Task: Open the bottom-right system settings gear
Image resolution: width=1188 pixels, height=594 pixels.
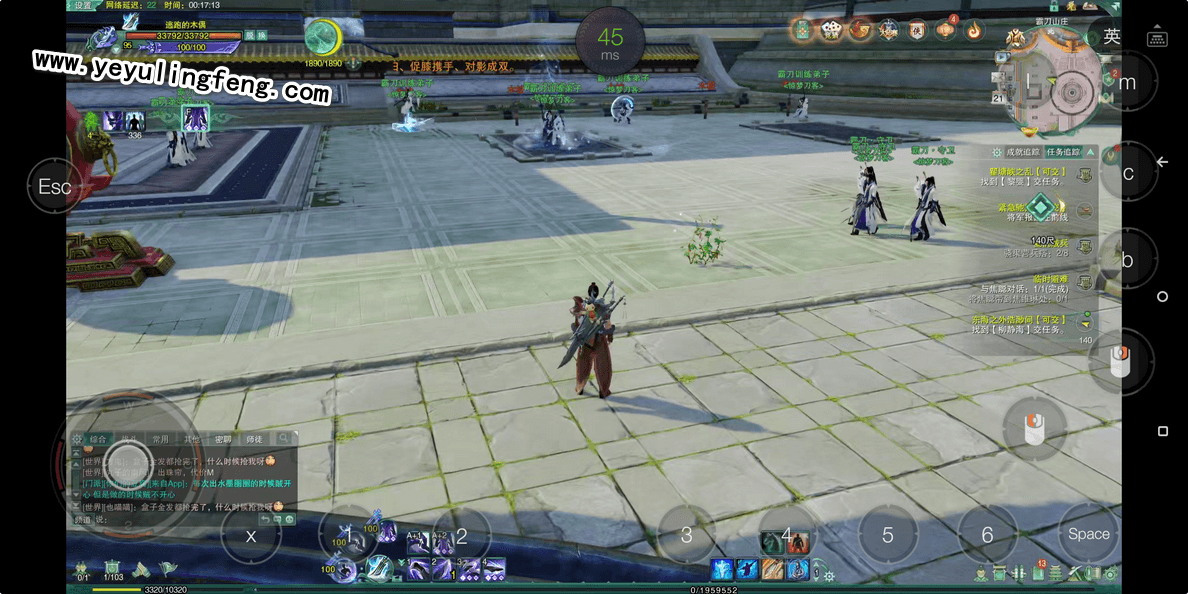Action: [x=1112, y=573]
